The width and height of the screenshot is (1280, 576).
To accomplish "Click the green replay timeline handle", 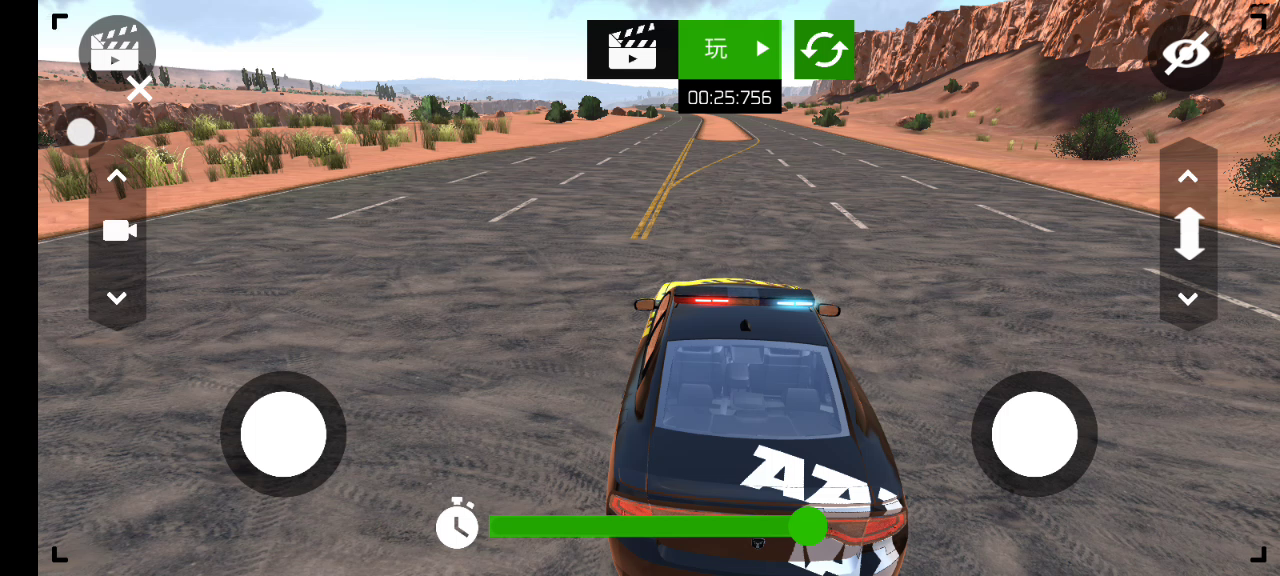I will (807, 526).
